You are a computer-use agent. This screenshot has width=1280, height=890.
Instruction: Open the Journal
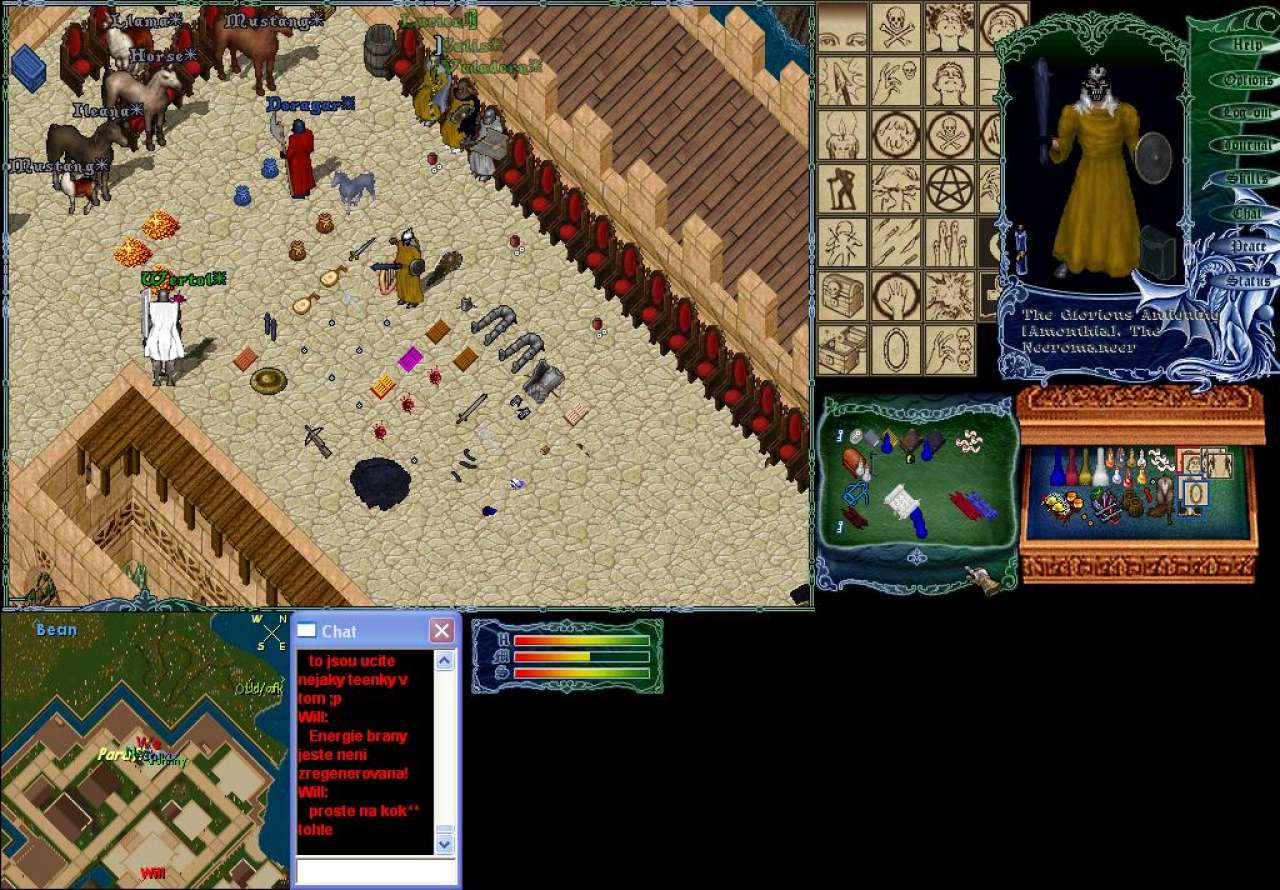click(x=1246, y=145)
